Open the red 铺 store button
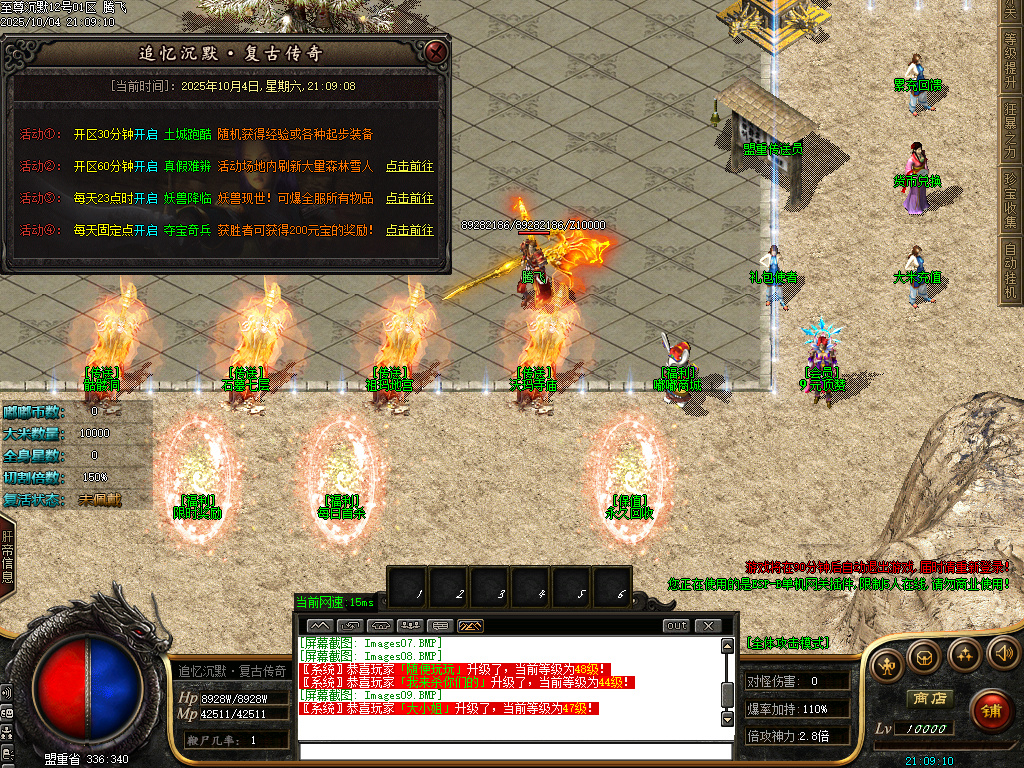 991,711
